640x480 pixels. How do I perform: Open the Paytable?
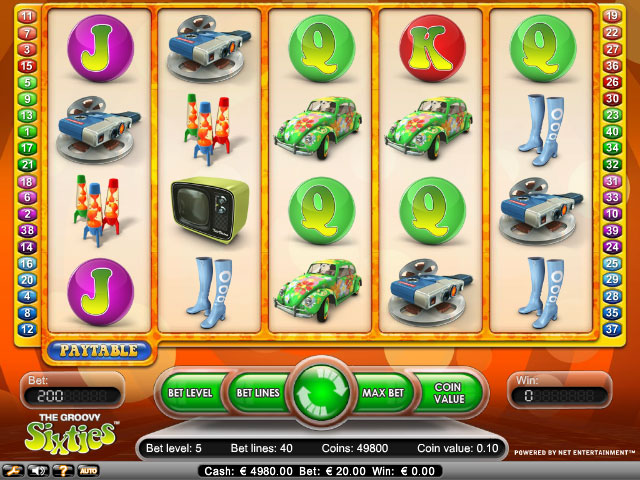click(97, 351)
